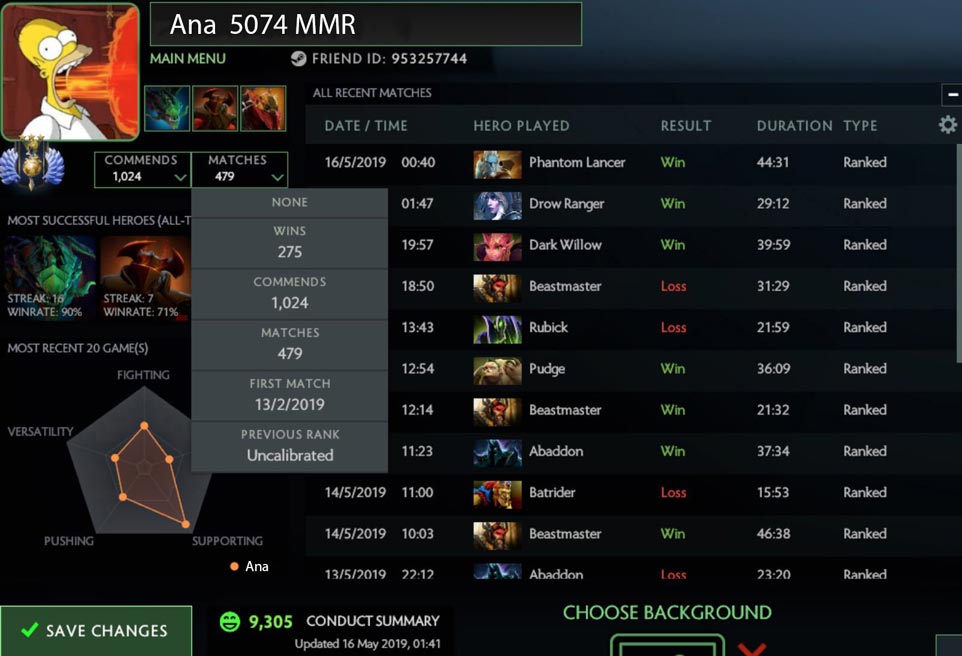962x656 pixels.
Task: Choose the Pudge match row
Action: click(630, 369)
